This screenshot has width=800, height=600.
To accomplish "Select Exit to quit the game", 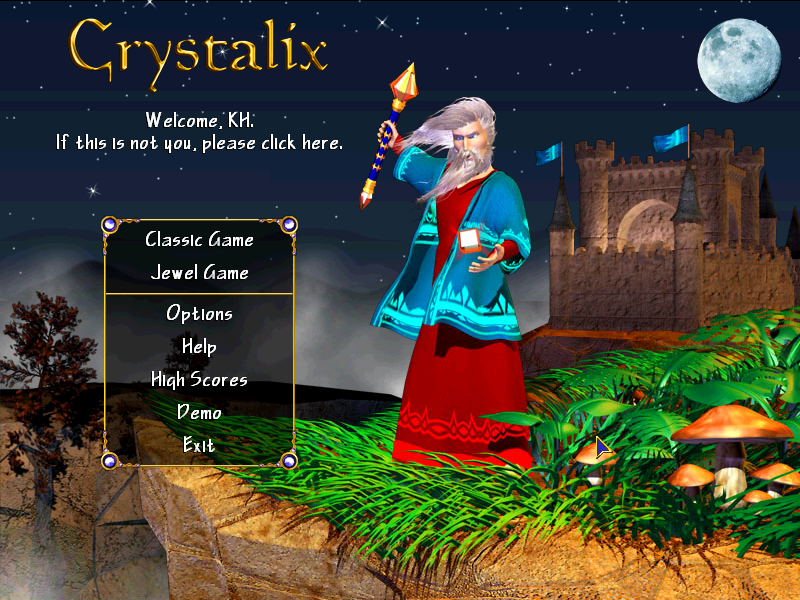I will 199,445.
